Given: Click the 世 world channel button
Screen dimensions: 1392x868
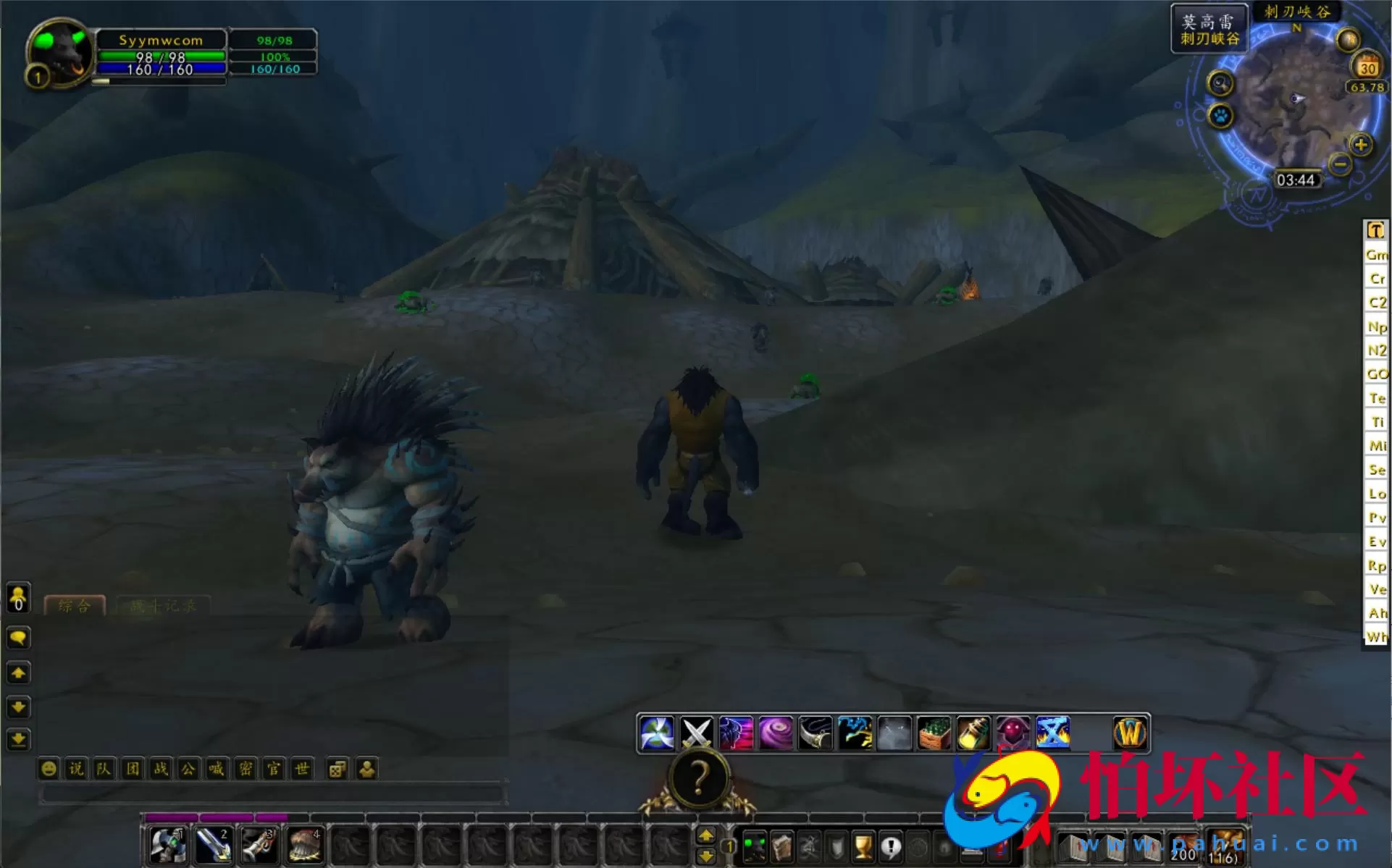Looking at the screenshot, I should pyautogui.click(x=302, y=770).
